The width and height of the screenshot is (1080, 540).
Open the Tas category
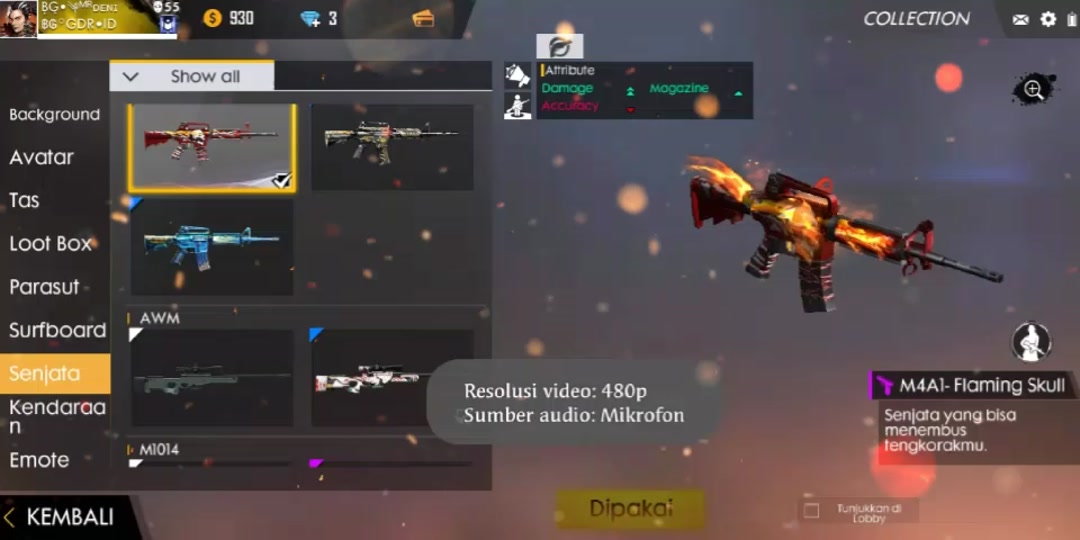click(x=24, y=200)
